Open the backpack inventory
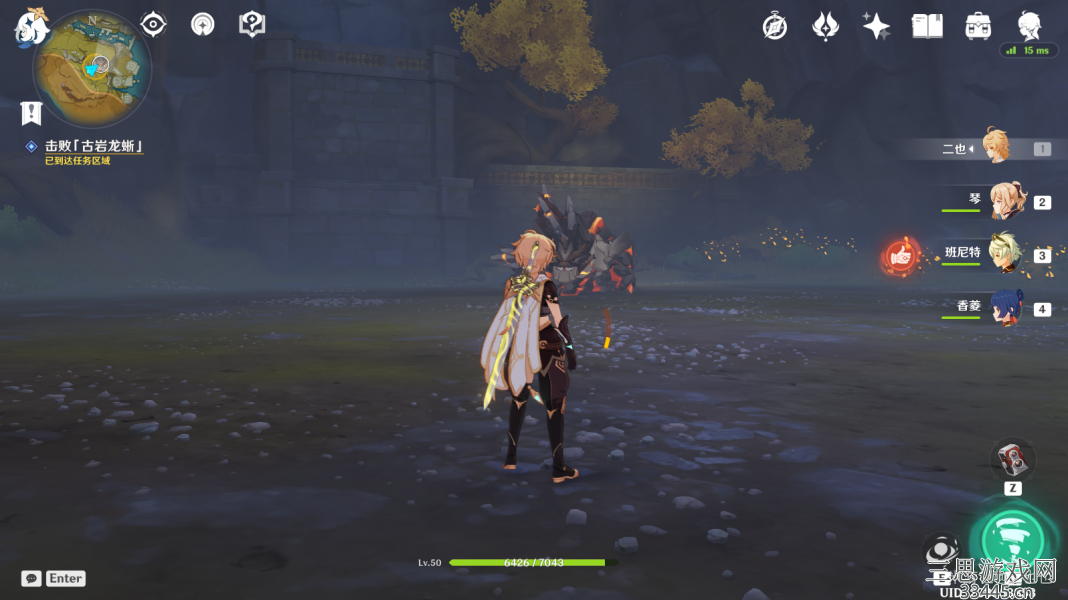The image size is (1068, 600). 978,27
